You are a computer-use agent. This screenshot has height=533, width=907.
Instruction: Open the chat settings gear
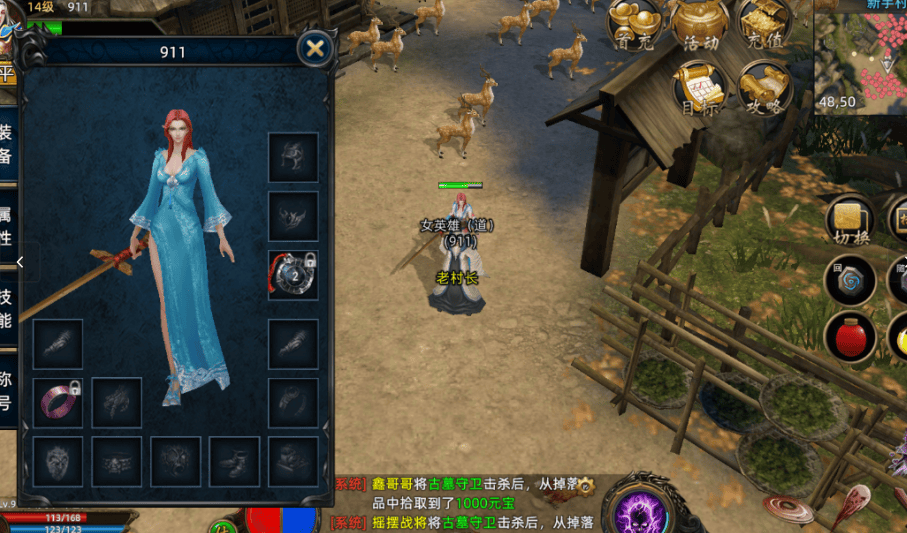pyautogui.click(x=586, y=484)
